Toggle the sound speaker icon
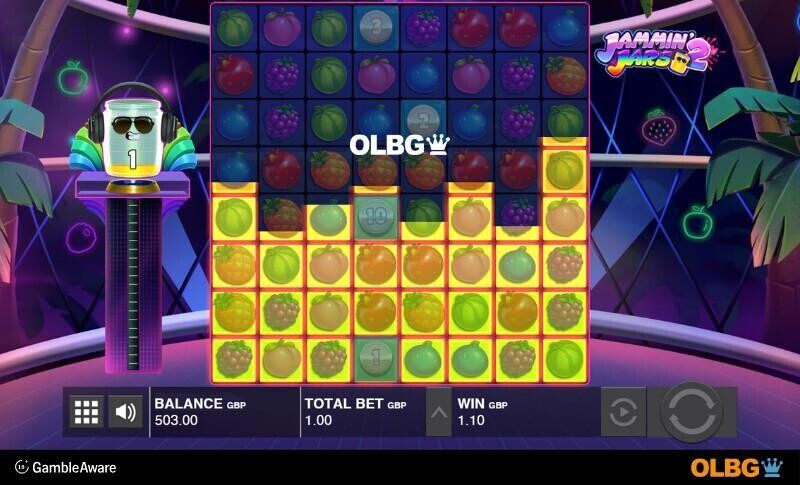 125,411
